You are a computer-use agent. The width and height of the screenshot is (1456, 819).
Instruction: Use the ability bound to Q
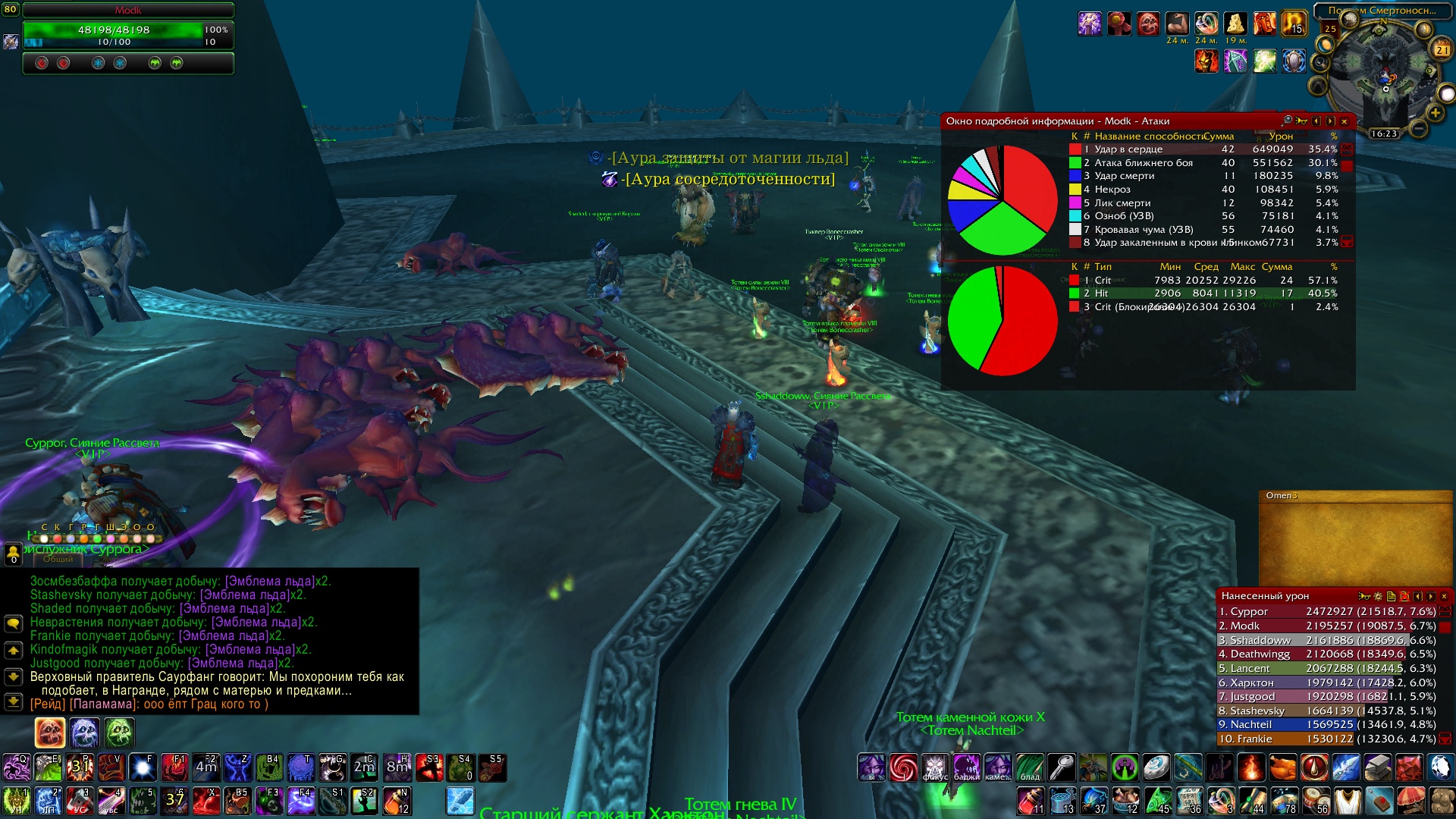(x=16, y=767)
